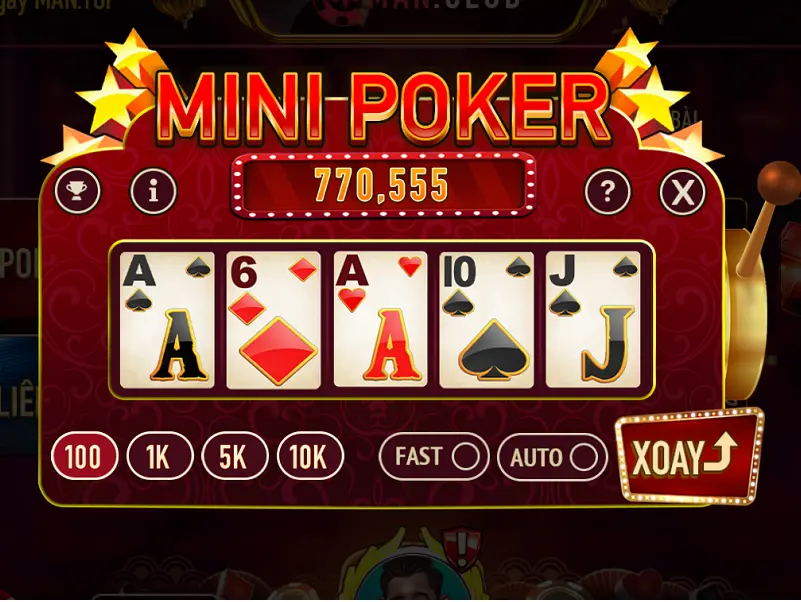Choose the 1K bet level

pyautogui.click(x=159, y=458)
